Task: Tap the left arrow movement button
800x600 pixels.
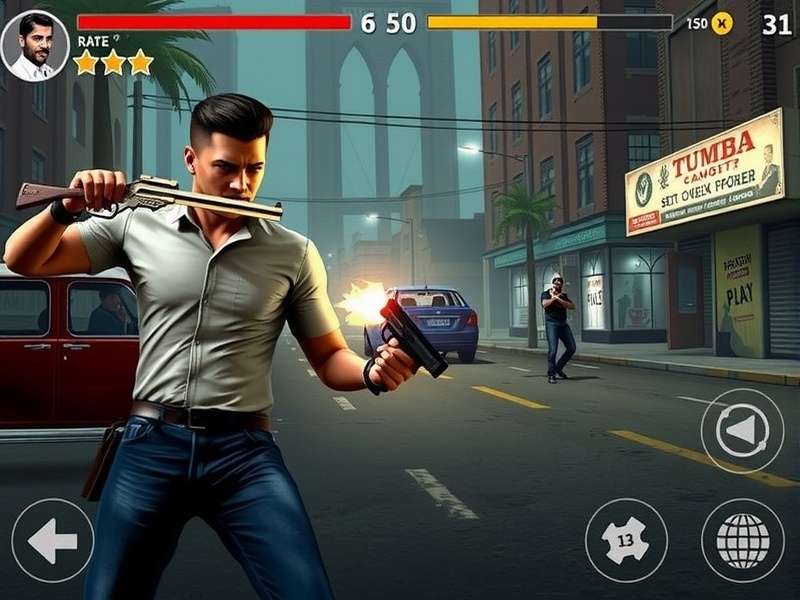Action: click(x=52, y=541)
